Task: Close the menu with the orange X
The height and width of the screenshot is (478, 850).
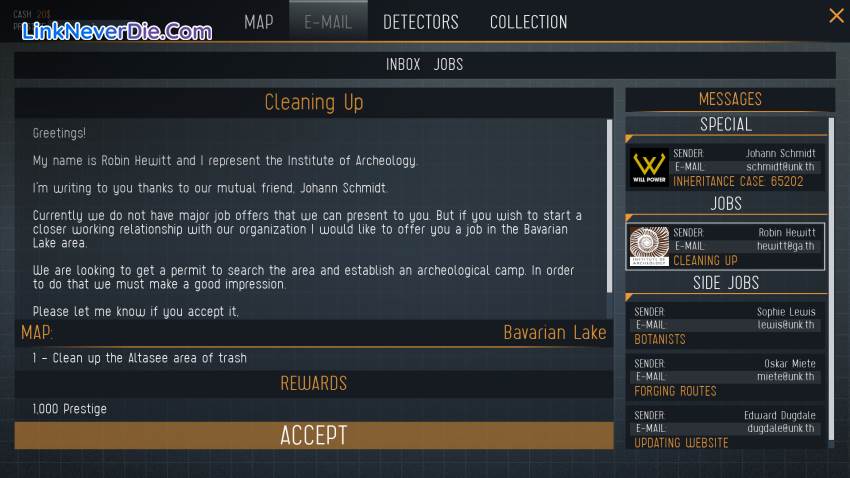Action: point(836,15)
